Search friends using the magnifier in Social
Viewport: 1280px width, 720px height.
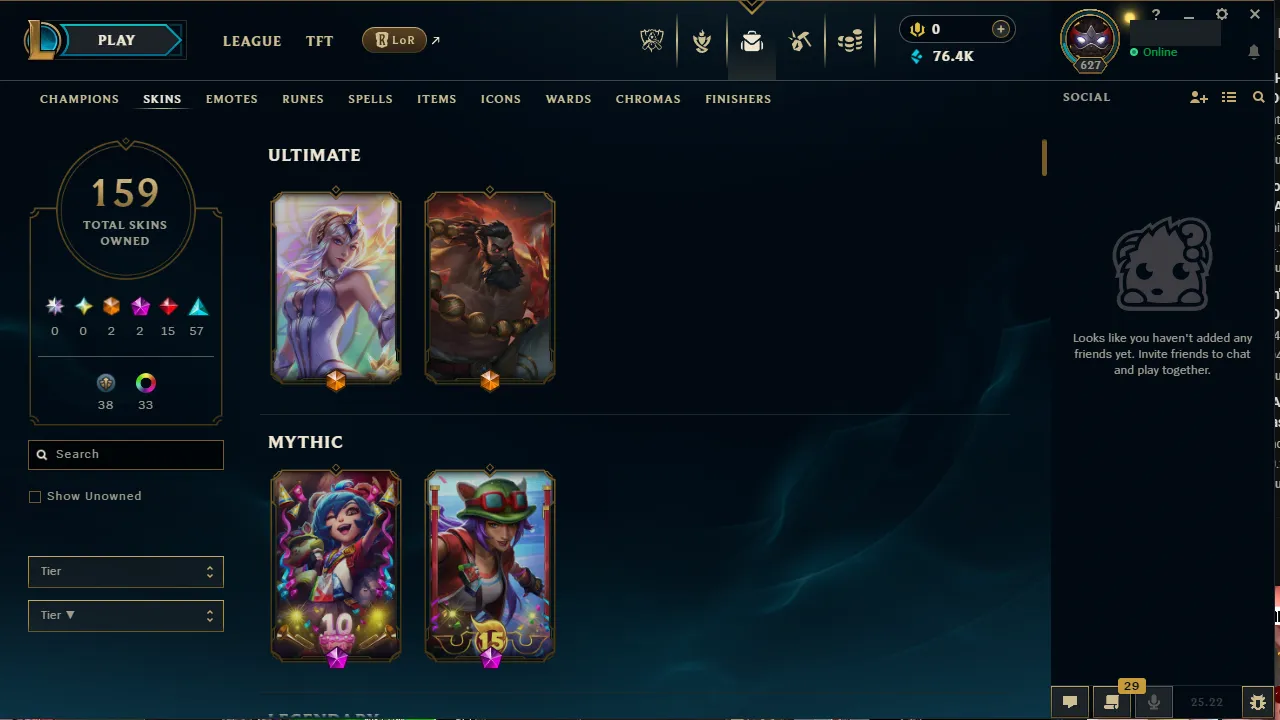coord(1258,97)
